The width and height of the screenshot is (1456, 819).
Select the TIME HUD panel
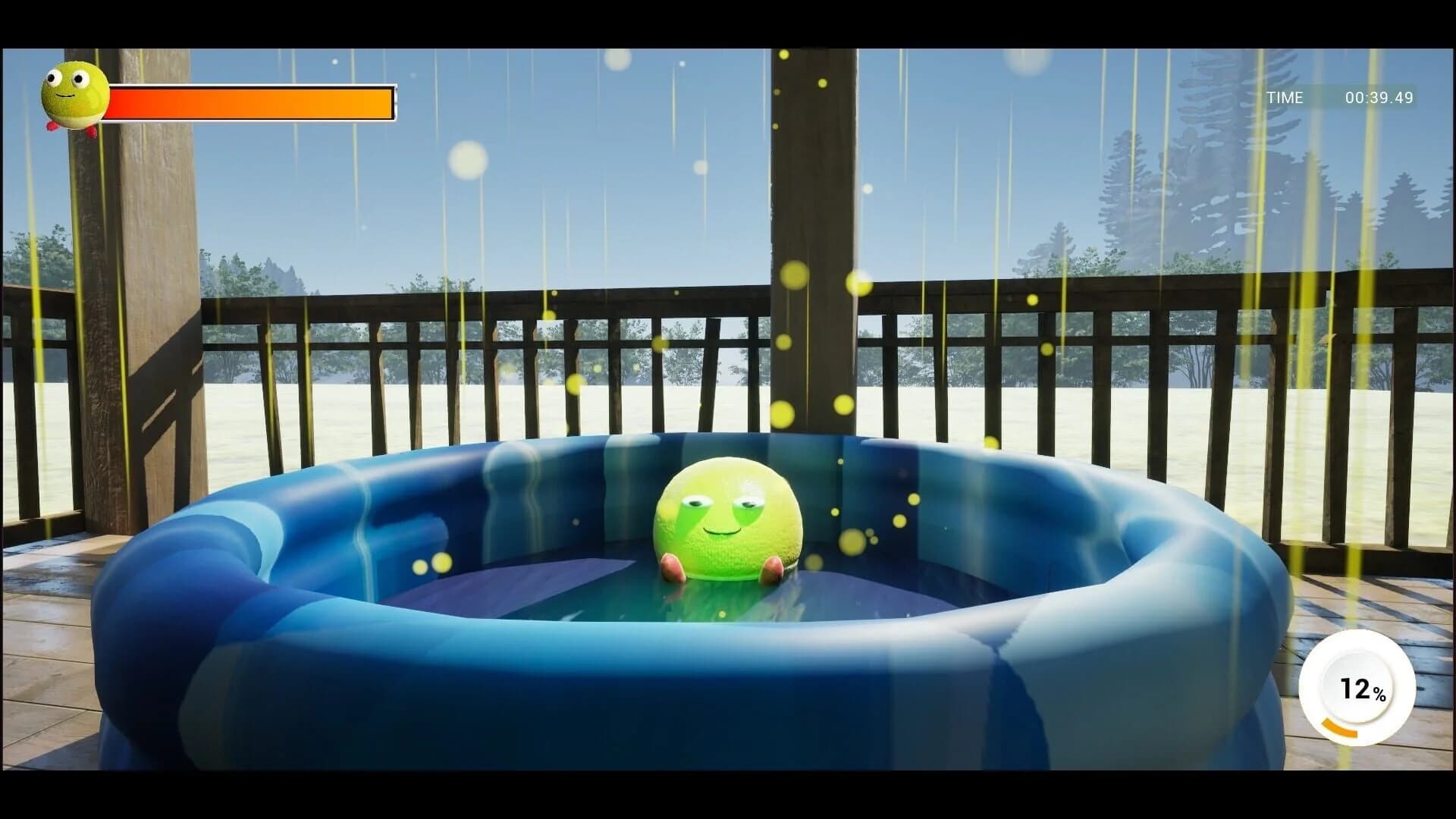pyautogui.click(x=1331, y=97)
